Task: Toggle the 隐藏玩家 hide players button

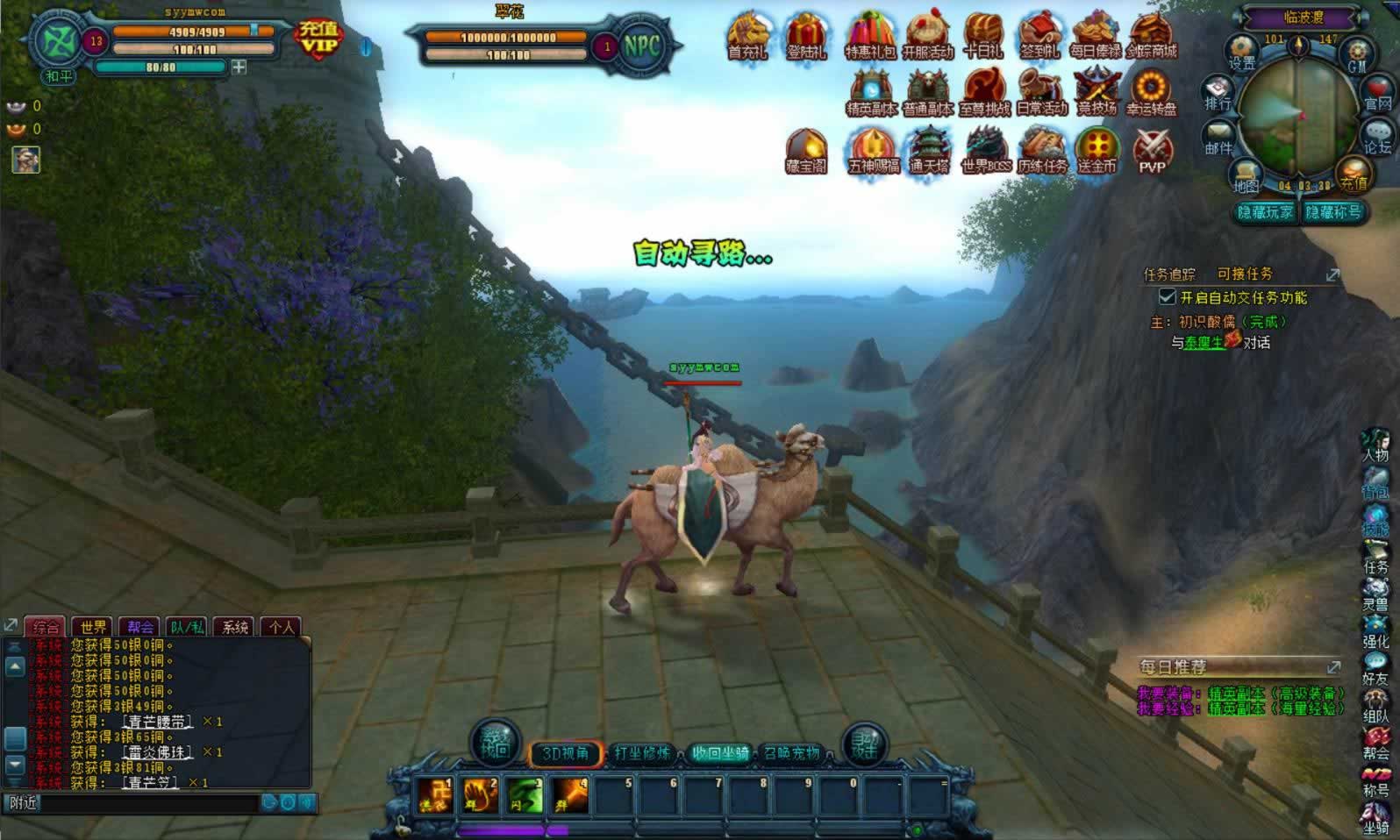Action: pyautogui.click(x=1265, y=212)
